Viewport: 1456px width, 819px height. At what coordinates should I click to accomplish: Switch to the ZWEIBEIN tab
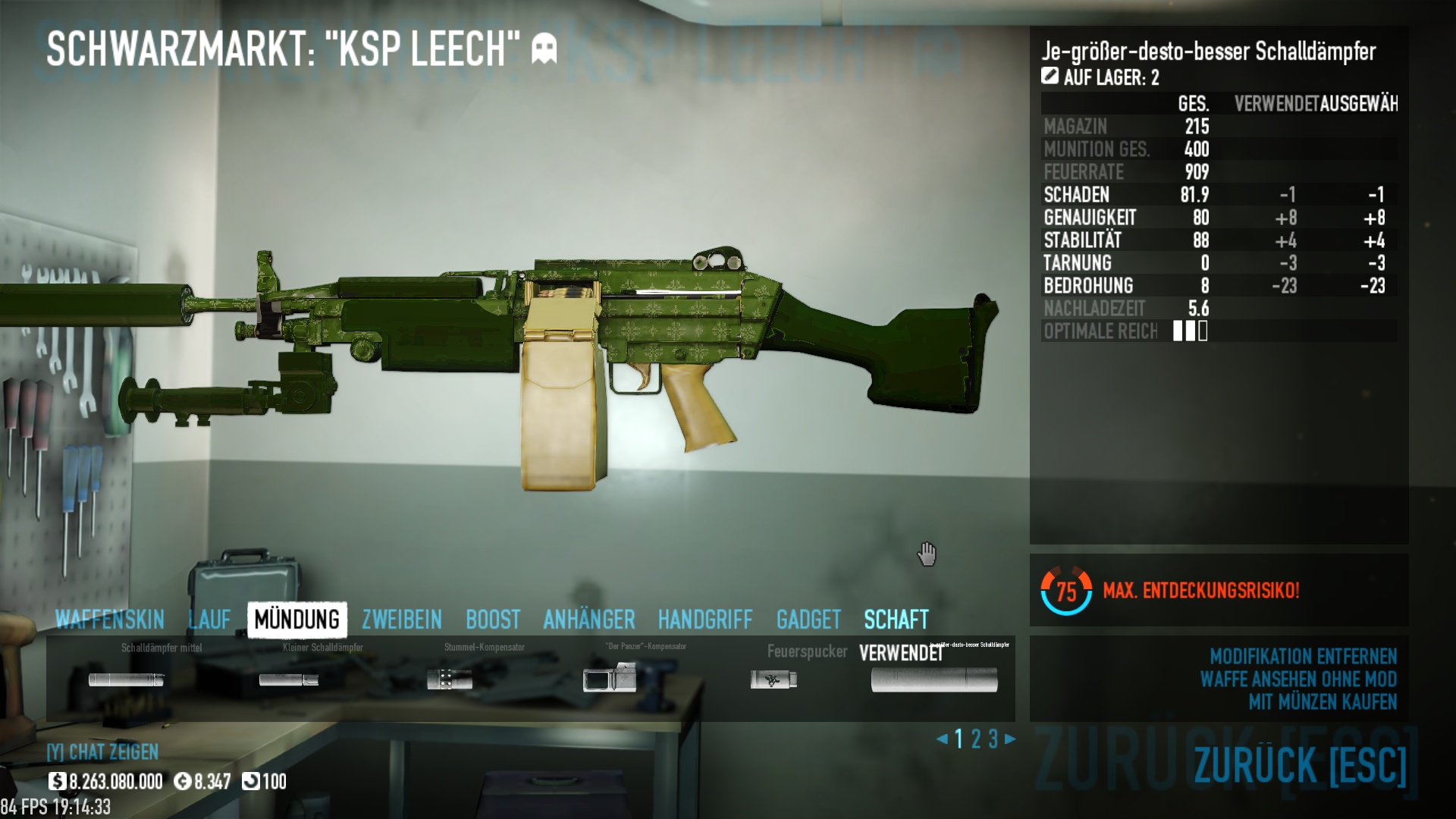[x=401, y=620]
